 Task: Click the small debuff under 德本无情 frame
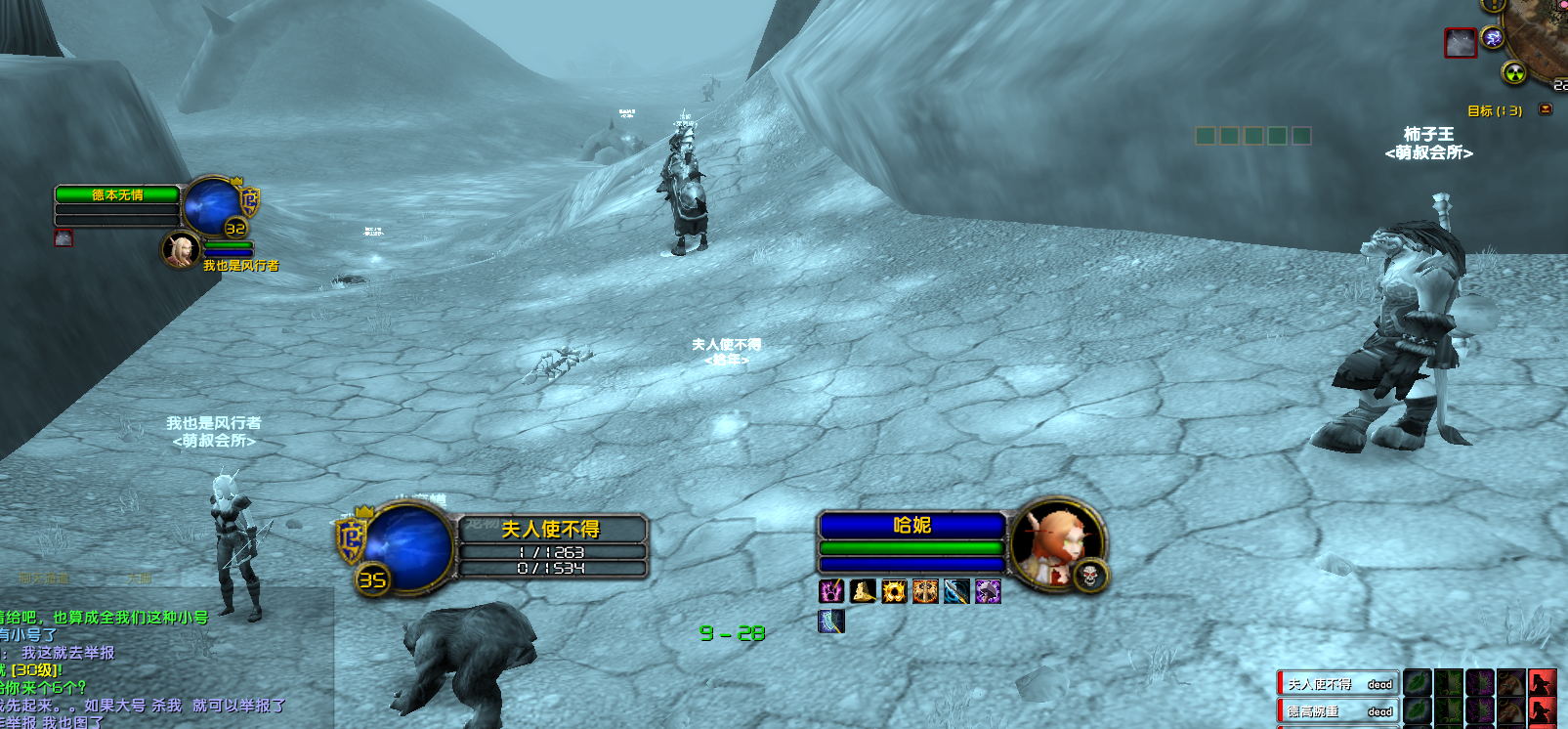click(x=64, y=237)
